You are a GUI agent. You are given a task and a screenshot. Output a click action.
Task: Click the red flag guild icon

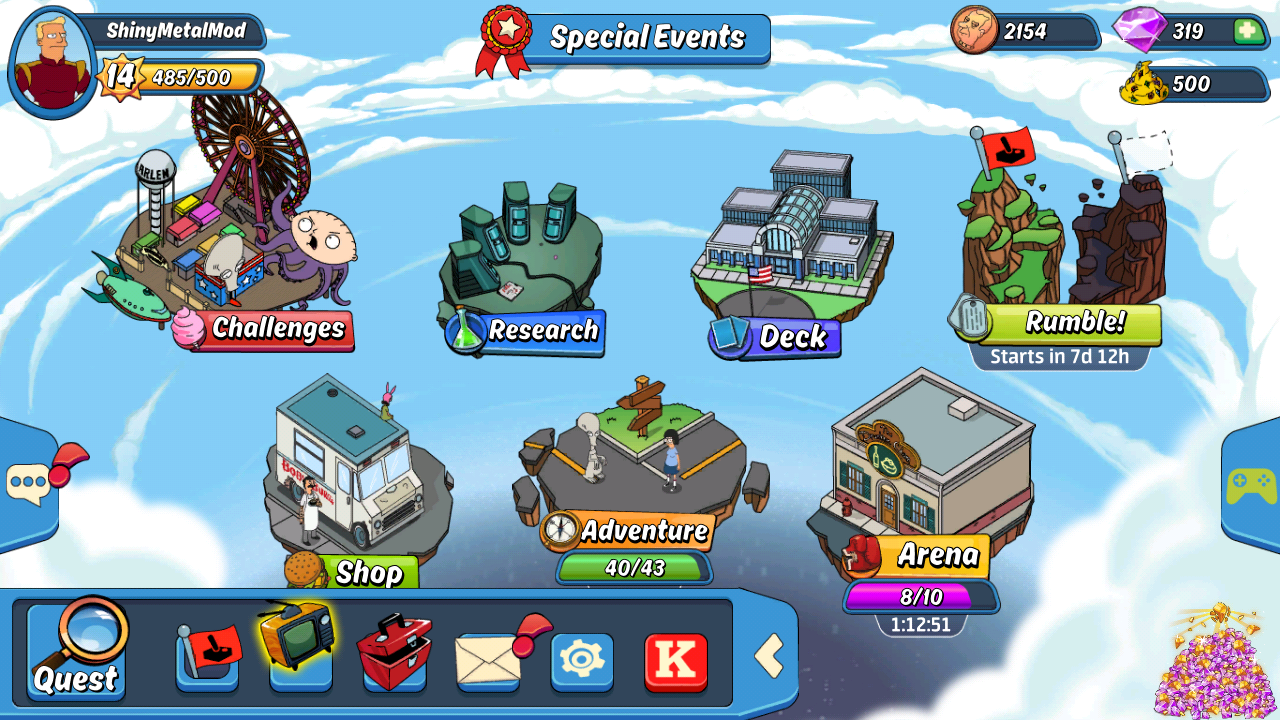208,657
